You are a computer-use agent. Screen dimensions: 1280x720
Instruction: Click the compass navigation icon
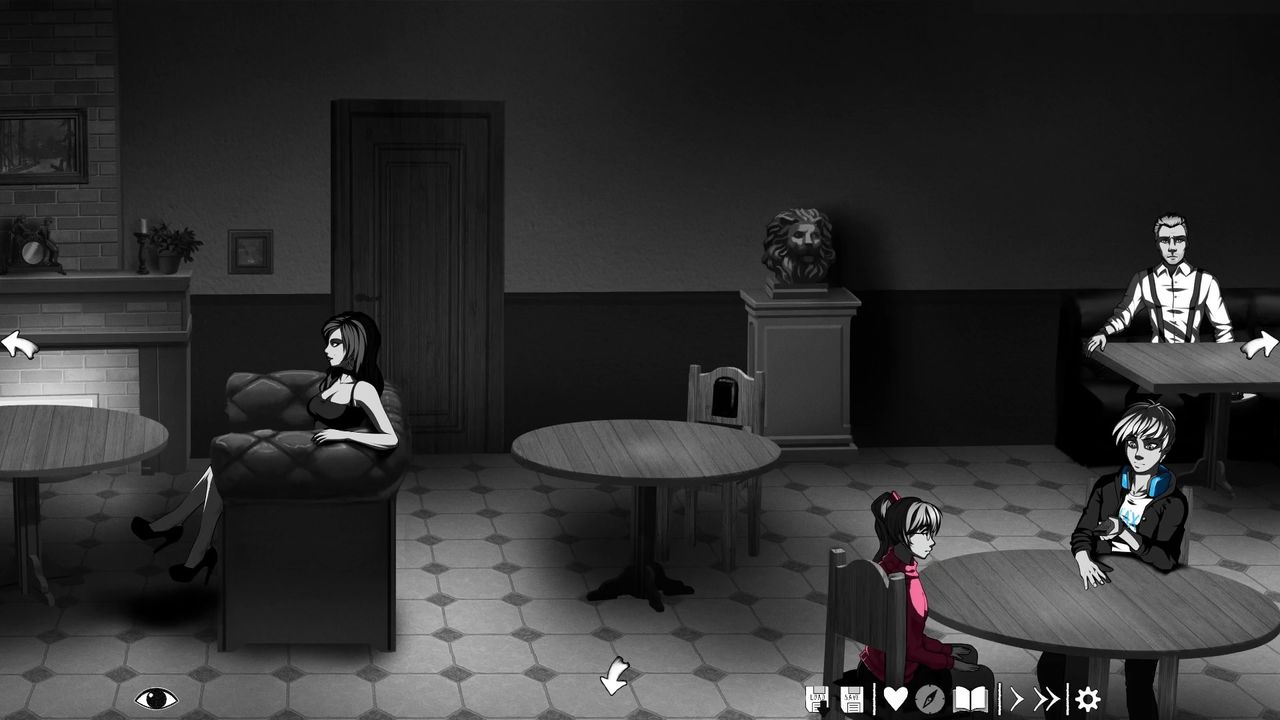[x=930, y=698]
